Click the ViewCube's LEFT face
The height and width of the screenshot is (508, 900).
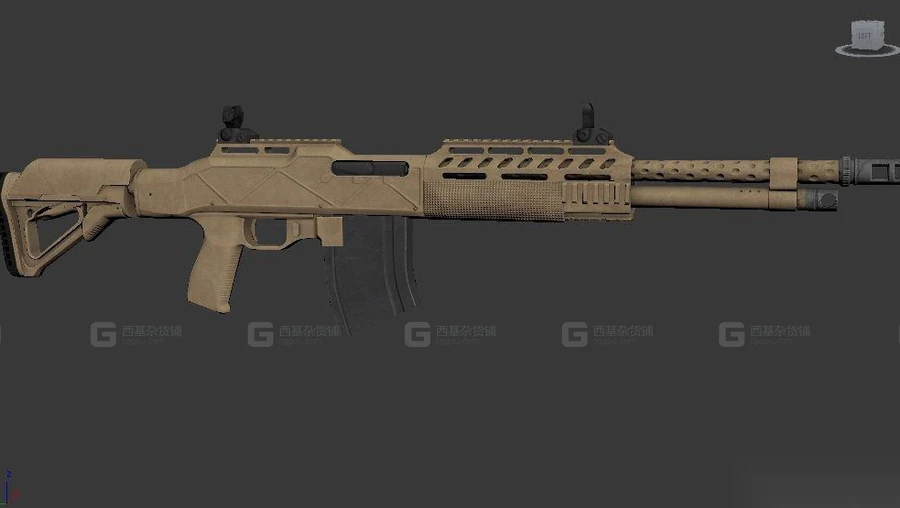coord(865,36)
